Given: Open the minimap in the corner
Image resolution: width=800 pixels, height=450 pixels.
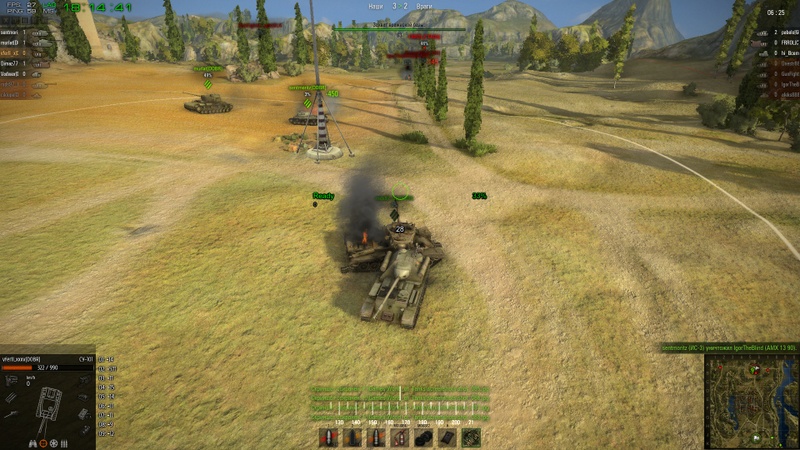Looking at the screenshot, I should [750, 400].
